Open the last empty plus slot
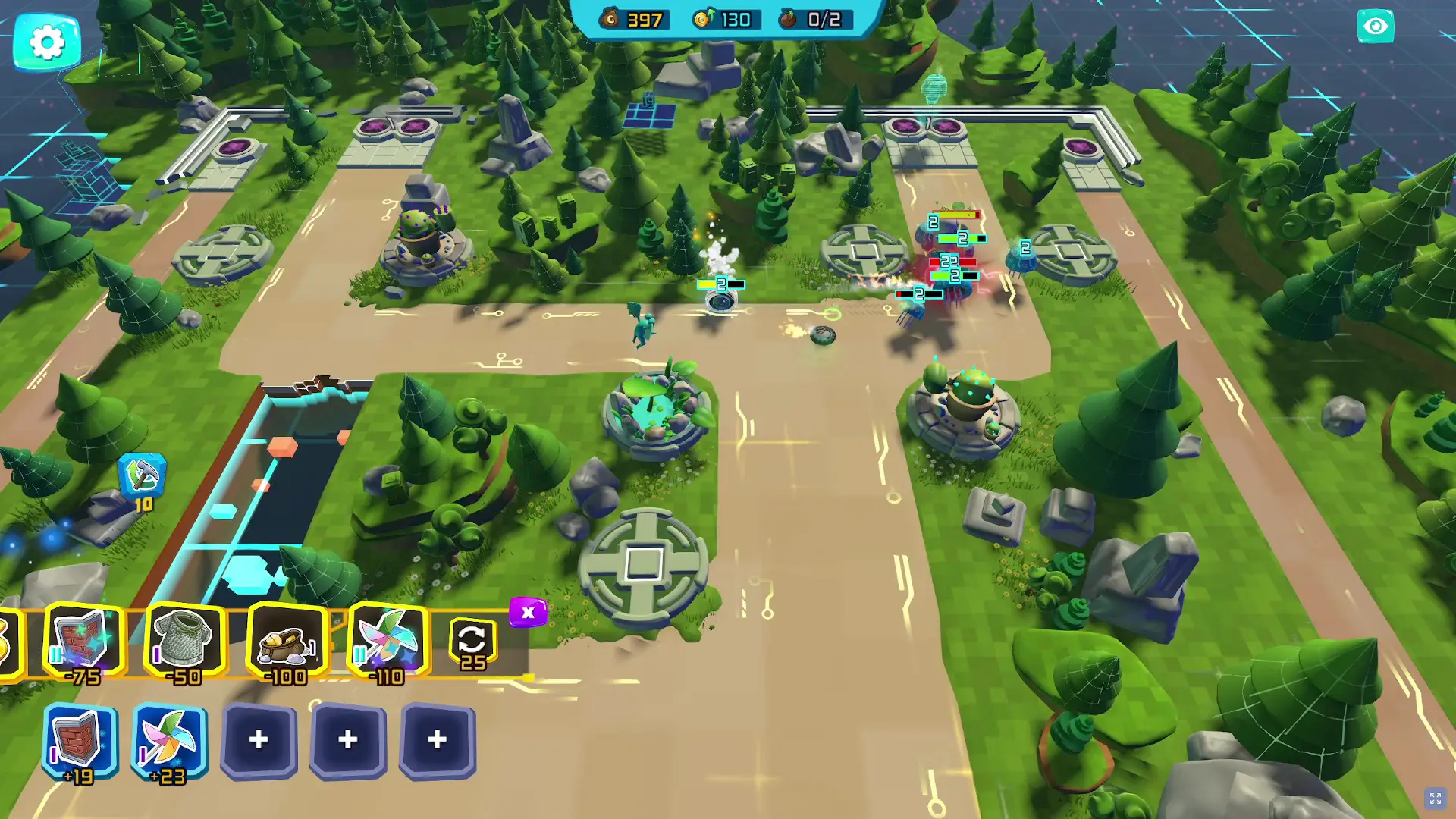Image resolution: width=1456 pixels, height=819 pixels. pyautogui.click(x=435, y=739)
